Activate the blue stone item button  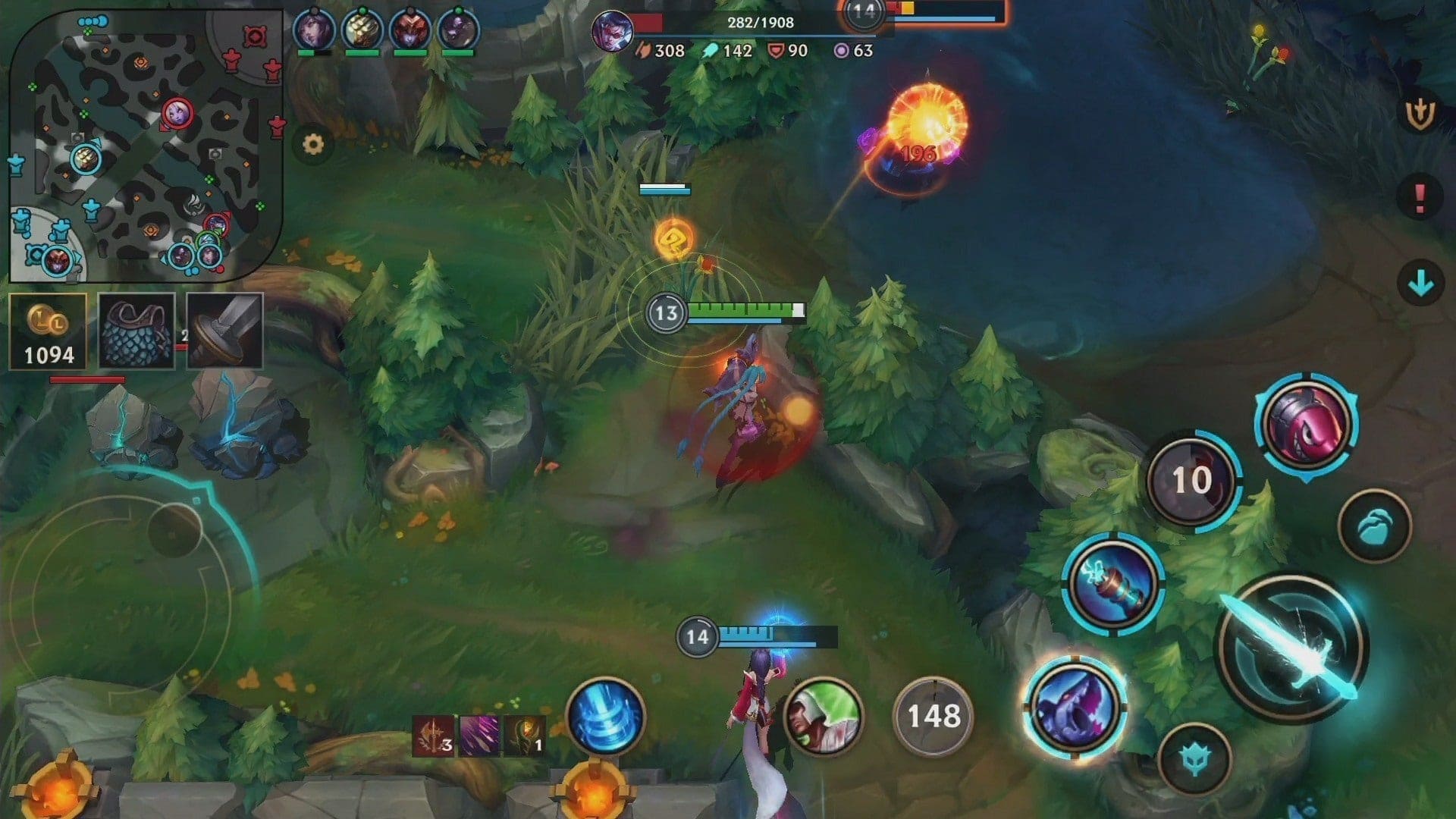pyautogui.click(x=1374, y=526)
